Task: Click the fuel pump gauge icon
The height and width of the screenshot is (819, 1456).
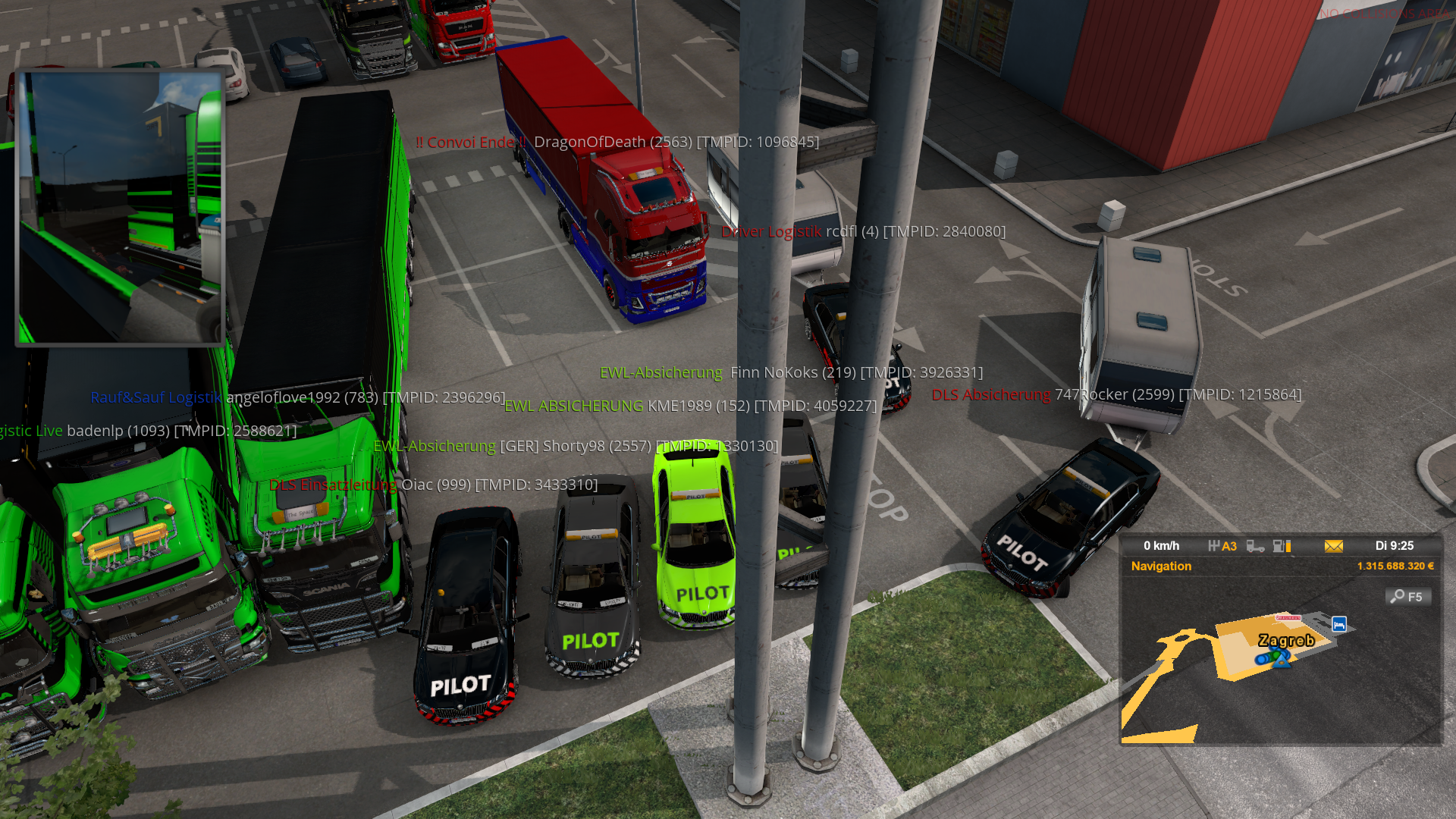Action: pyautogui.click(x=1282, y=546)
